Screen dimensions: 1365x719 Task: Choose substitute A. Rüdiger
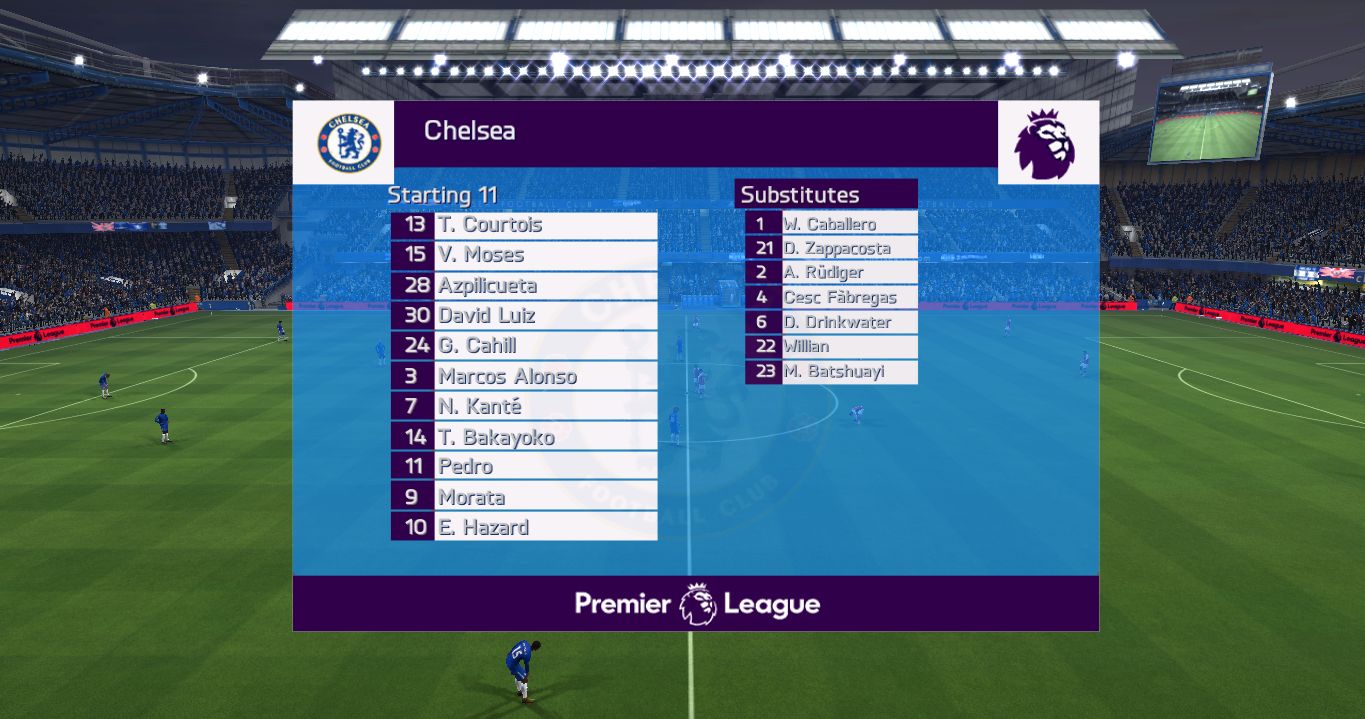(831, 272)
